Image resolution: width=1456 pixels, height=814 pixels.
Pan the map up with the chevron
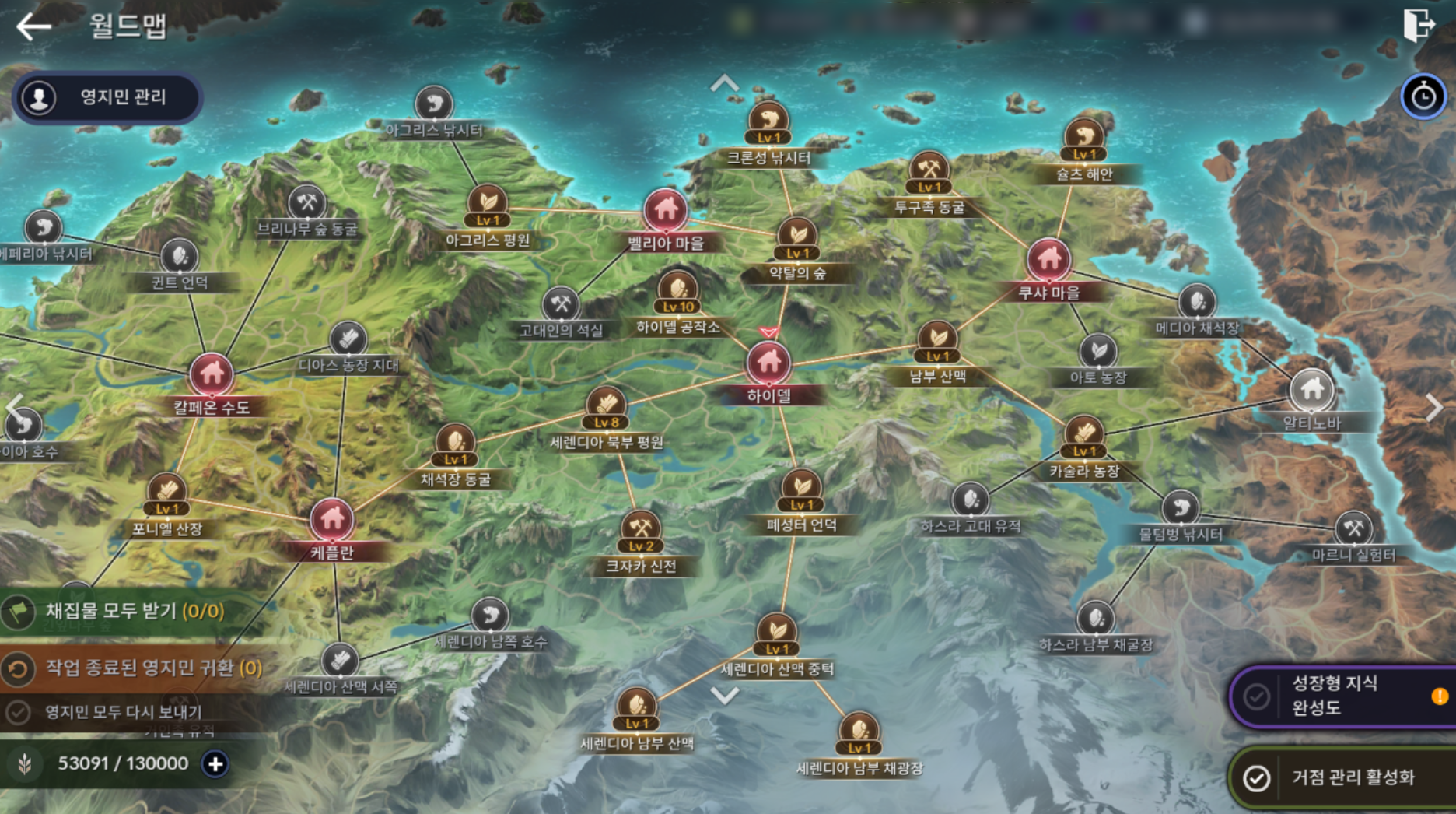point(725,82)
